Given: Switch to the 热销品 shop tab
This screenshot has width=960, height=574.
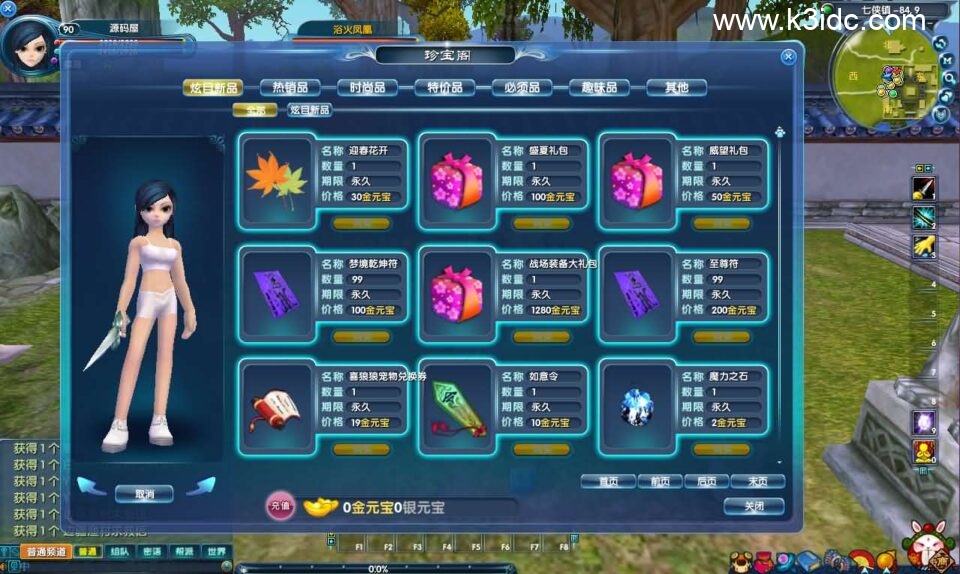Looking at the screenshot, I should [x=290, y=88].
